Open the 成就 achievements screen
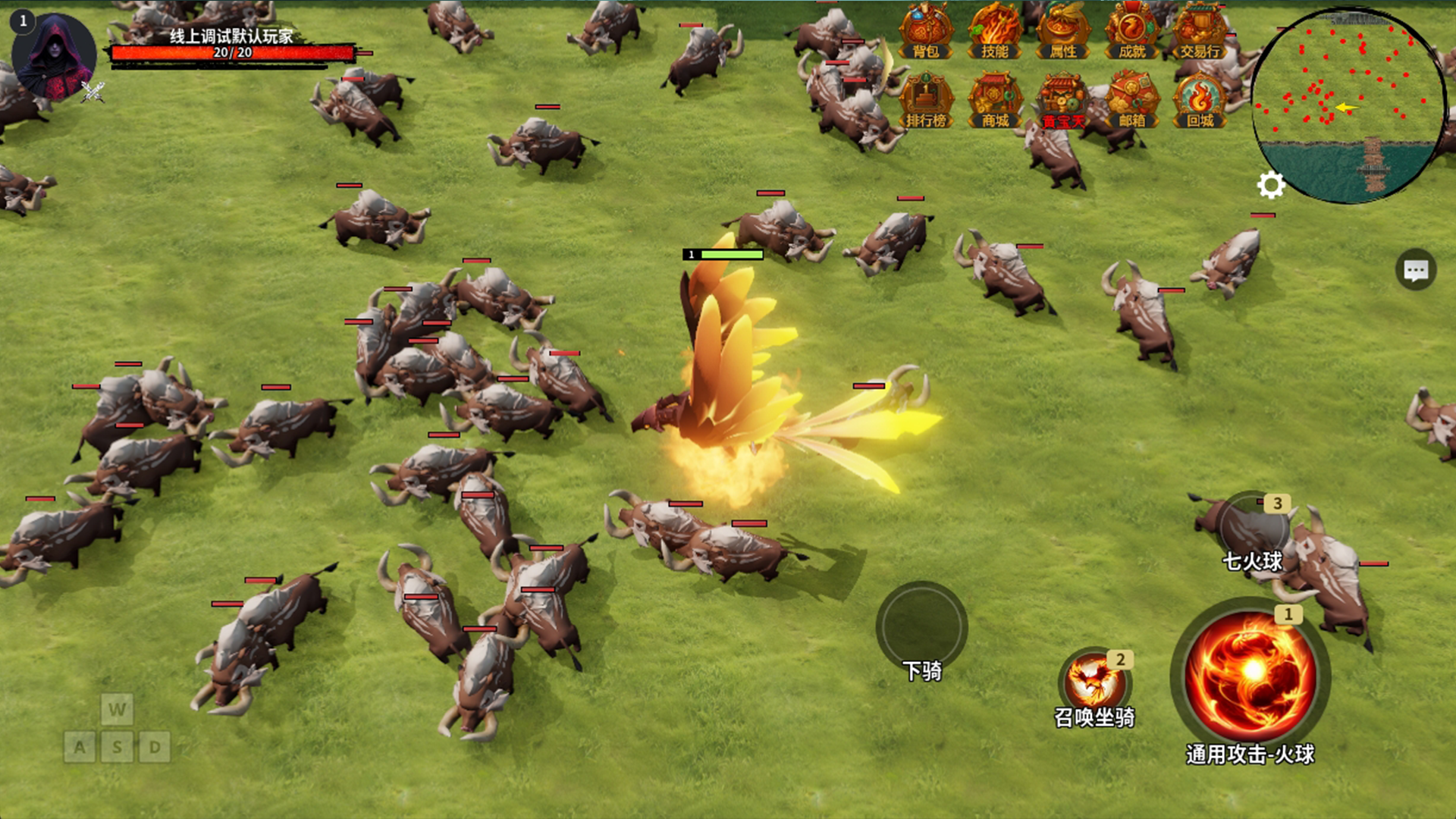This screenshot has height=819, width=1456. coord(1131,32)
